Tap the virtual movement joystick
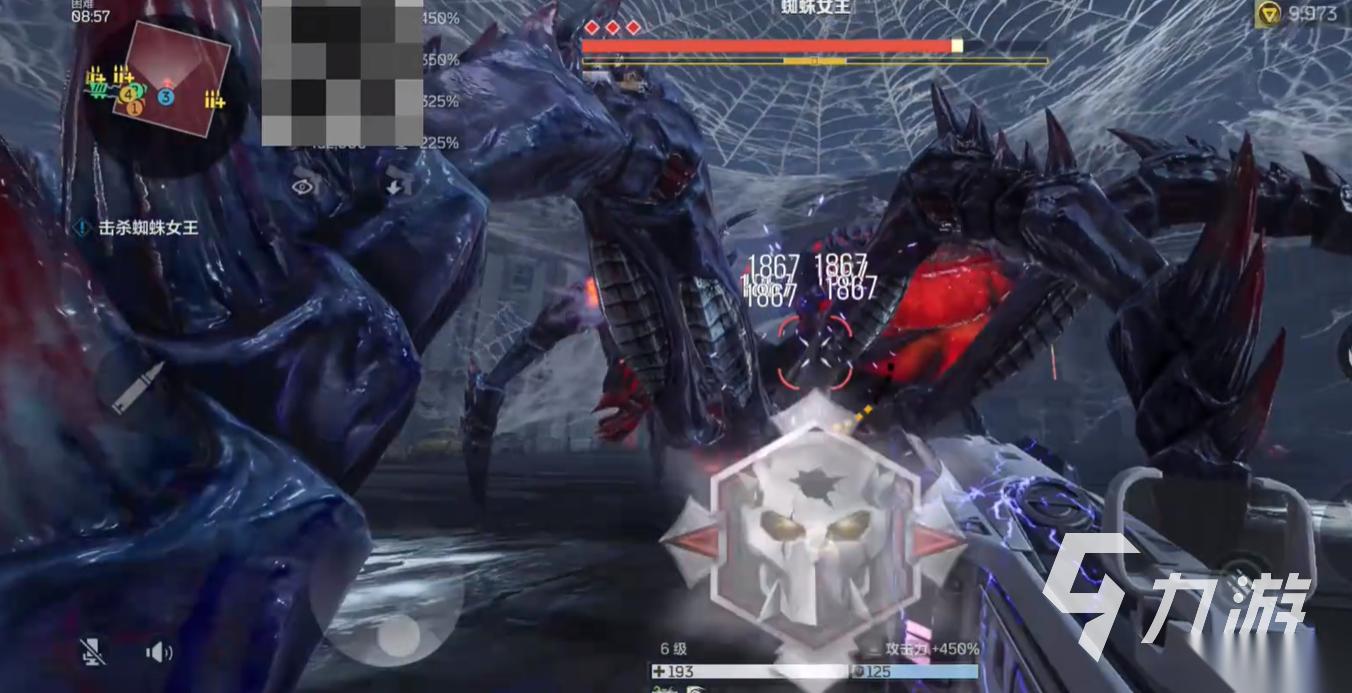This screenshot has width=1352, height=693. click(x=397, y=636)
